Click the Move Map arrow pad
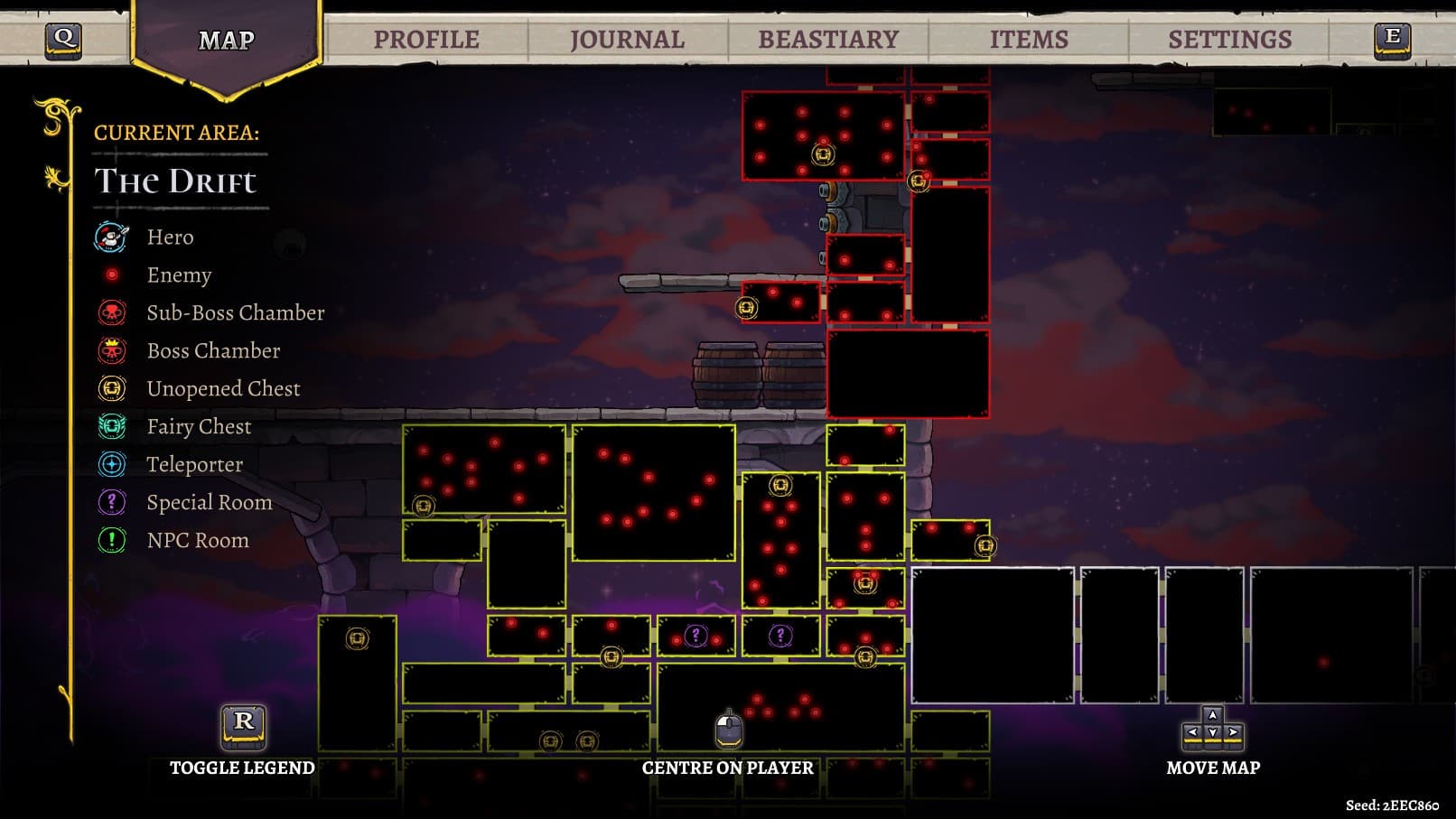Image resolution: width=1456 pixels, height=819 pixels. click(1214, 728)
